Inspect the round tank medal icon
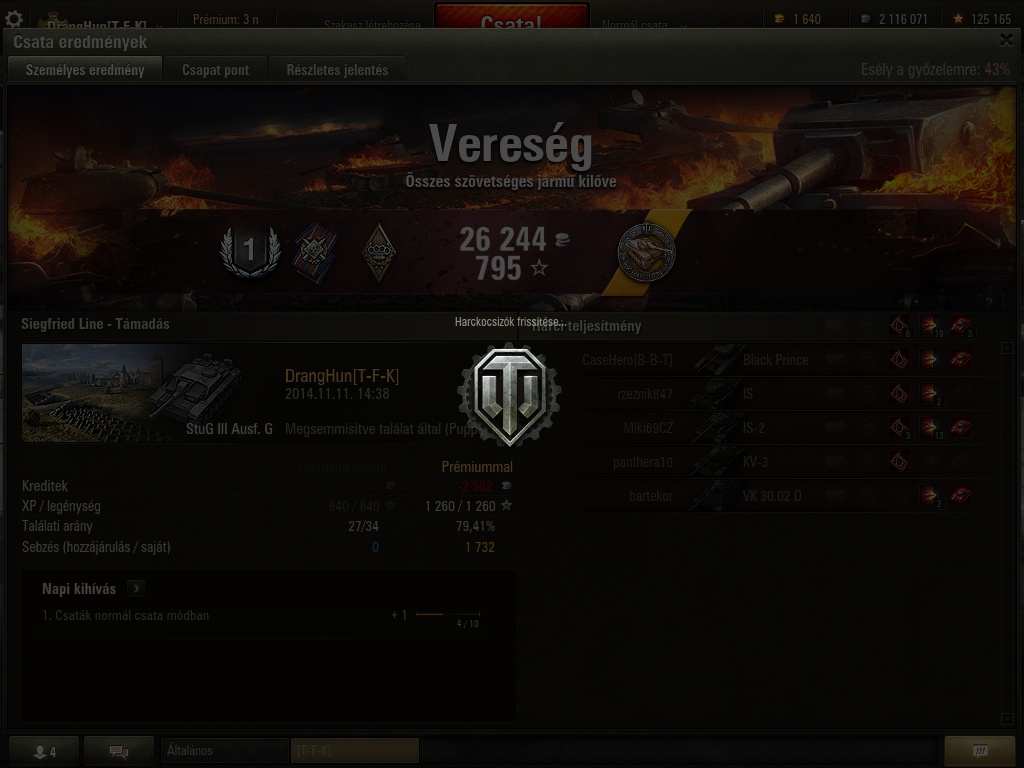 click(646, 251)
